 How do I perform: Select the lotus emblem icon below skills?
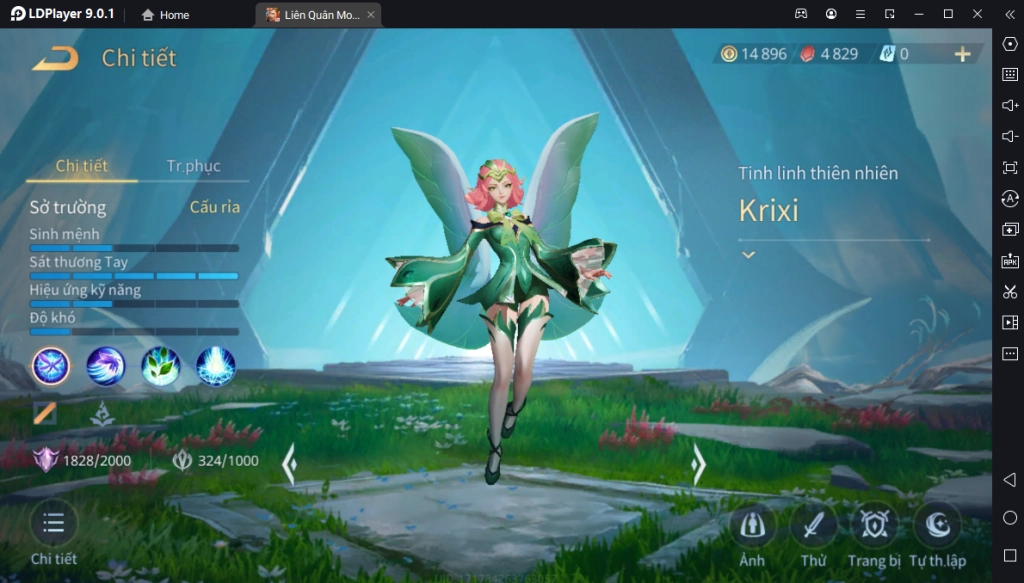(100, 413)
